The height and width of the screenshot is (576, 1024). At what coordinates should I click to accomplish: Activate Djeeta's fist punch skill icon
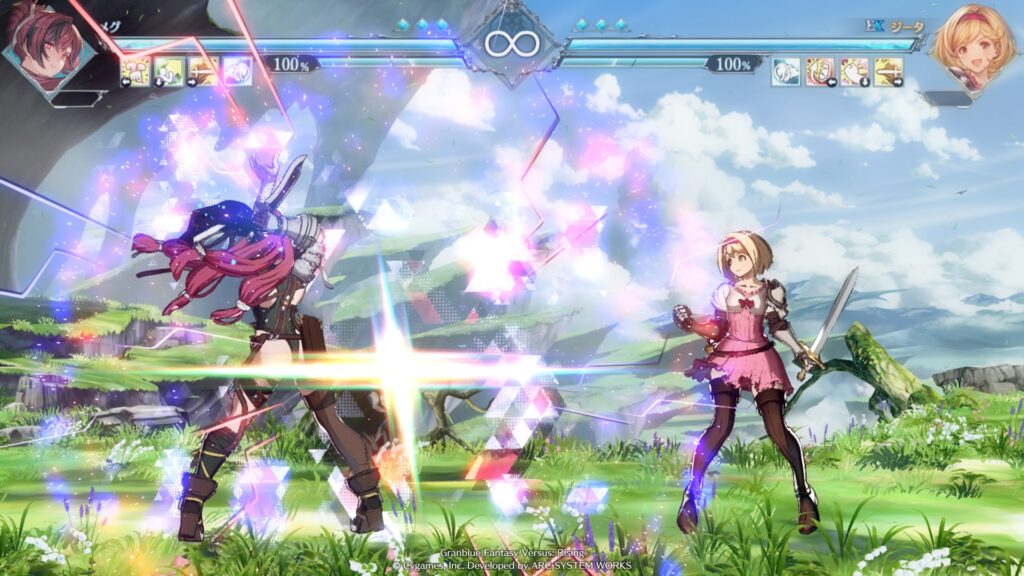(854, 70)
